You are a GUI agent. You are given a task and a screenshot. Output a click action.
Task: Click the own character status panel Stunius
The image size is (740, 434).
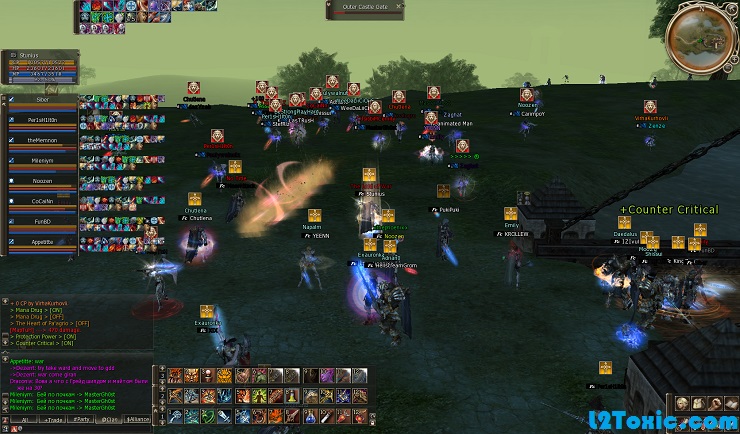(x=40, y=64)
